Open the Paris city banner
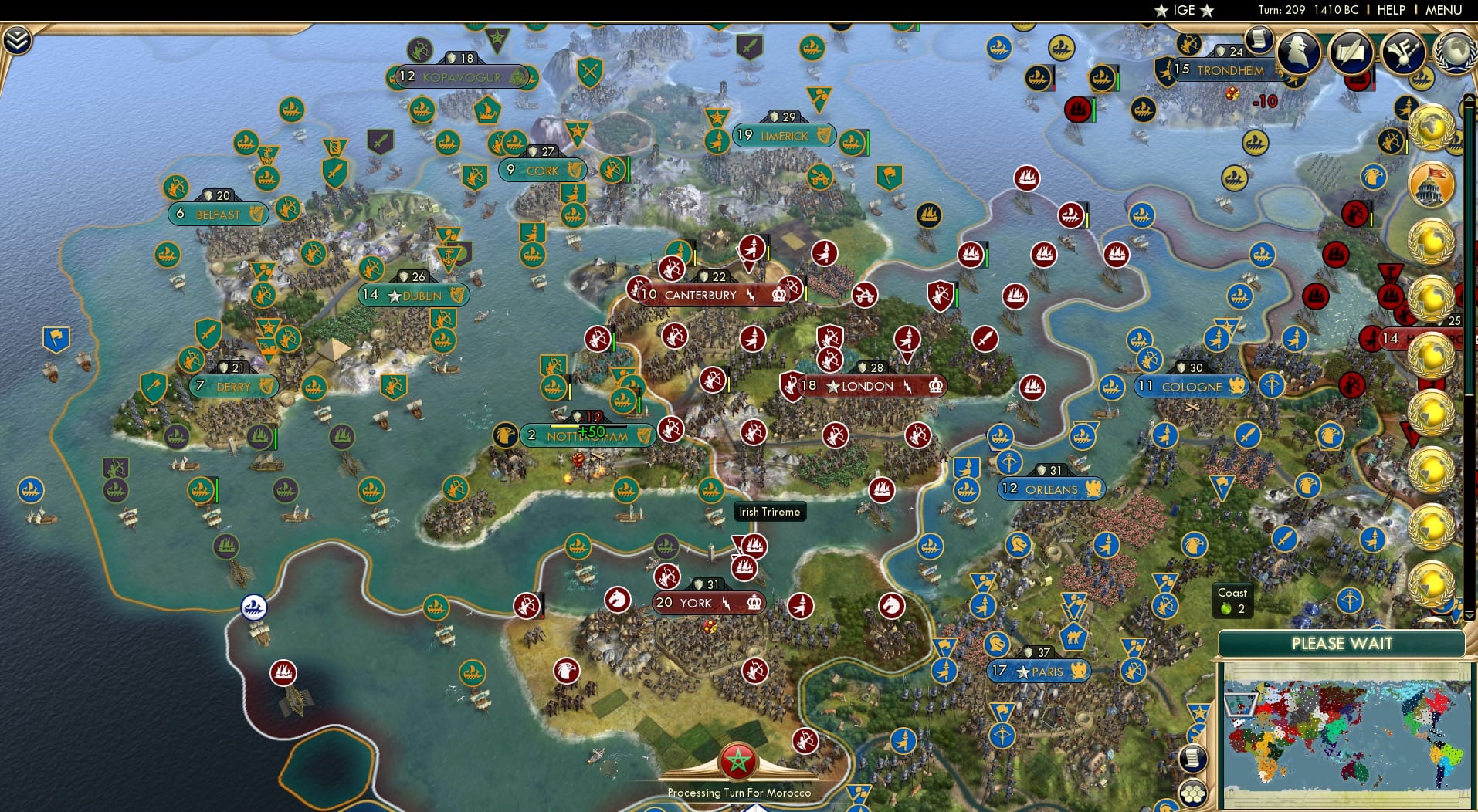Viewport: 1478px width, 812px height. pos(1041,672)
